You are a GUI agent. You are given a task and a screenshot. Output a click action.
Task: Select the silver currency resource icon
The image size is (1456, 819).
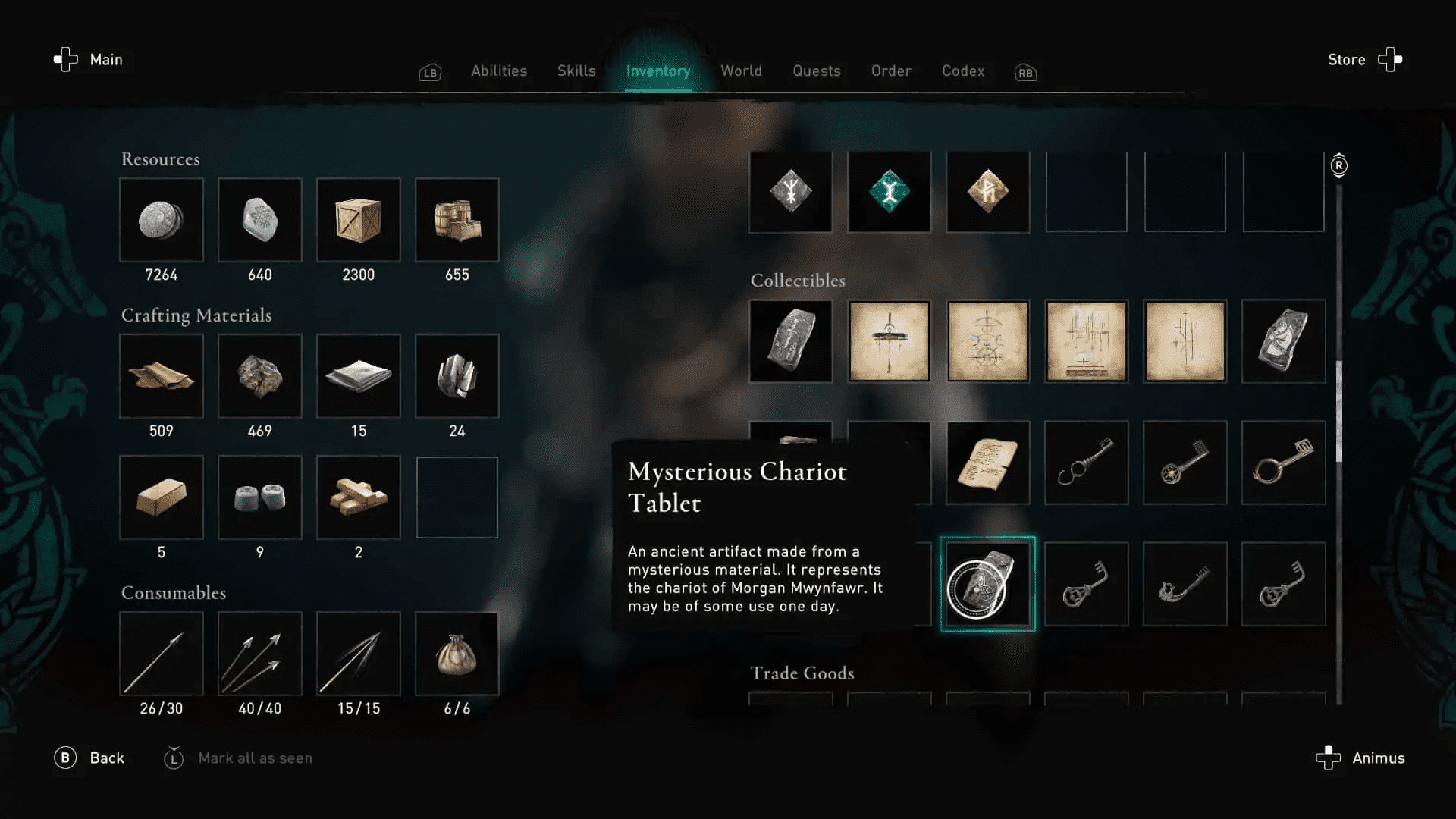(x=162, y=220)
